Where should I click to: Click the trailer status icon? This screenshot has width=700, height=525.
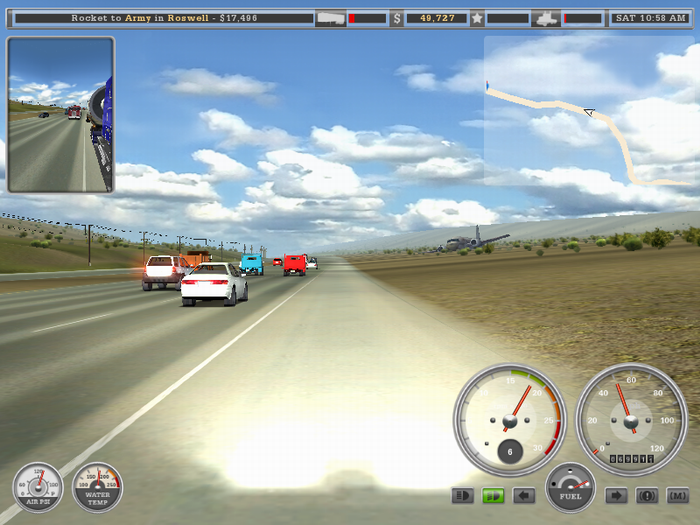point(330,18)
